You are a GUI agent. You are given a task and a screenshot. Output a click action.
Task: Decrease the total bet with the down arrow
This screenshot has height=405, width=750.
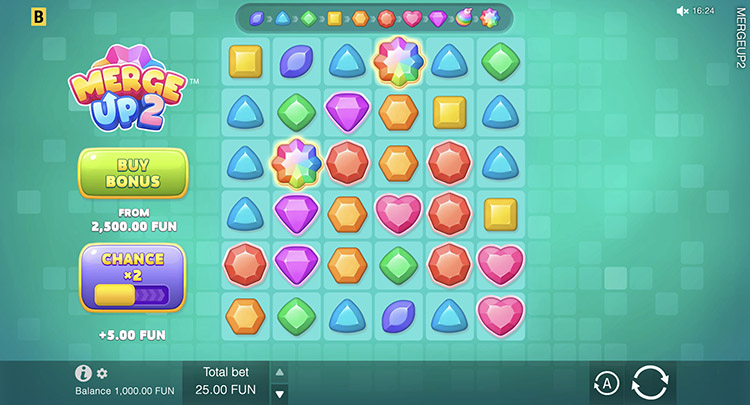(280, 393)
